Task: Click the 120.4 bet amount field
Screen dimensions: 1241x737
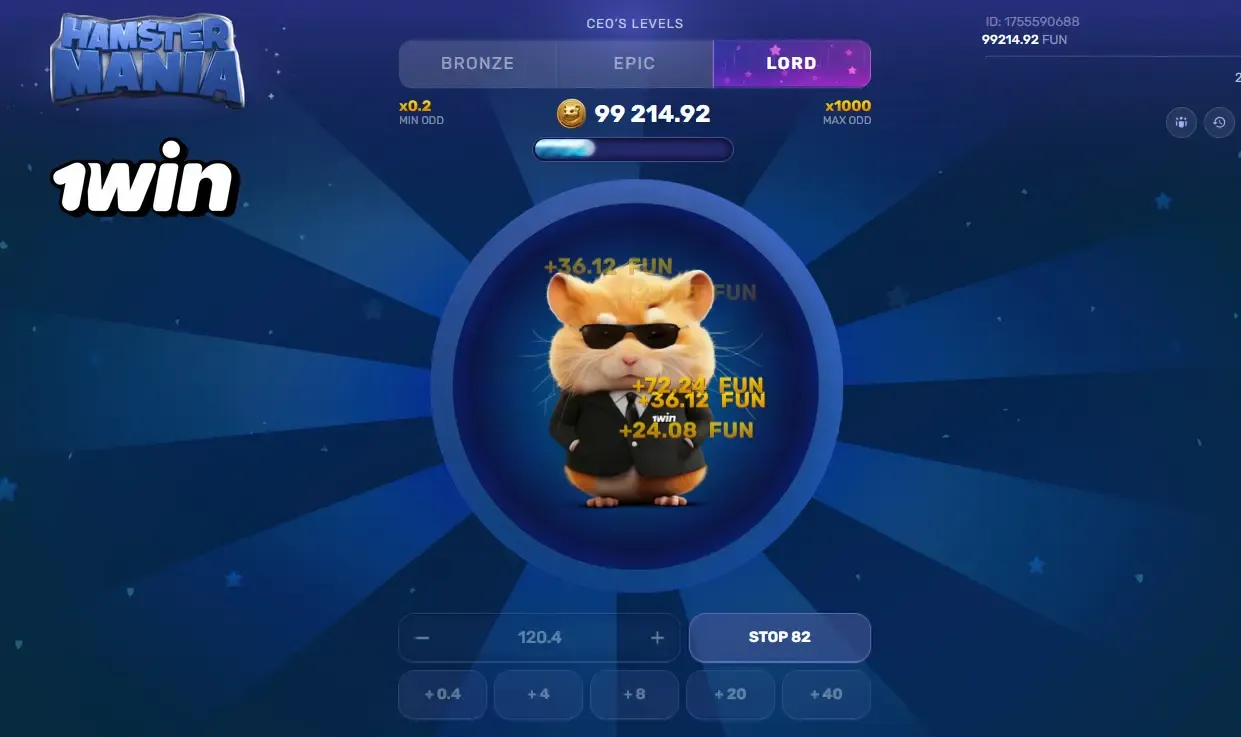Action: (539, 638)
